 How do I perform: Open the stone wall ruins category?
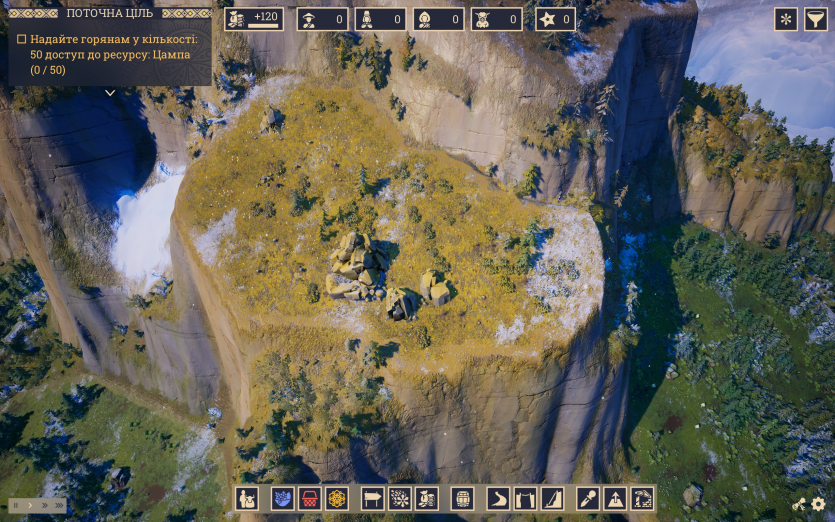coord(642,498)
